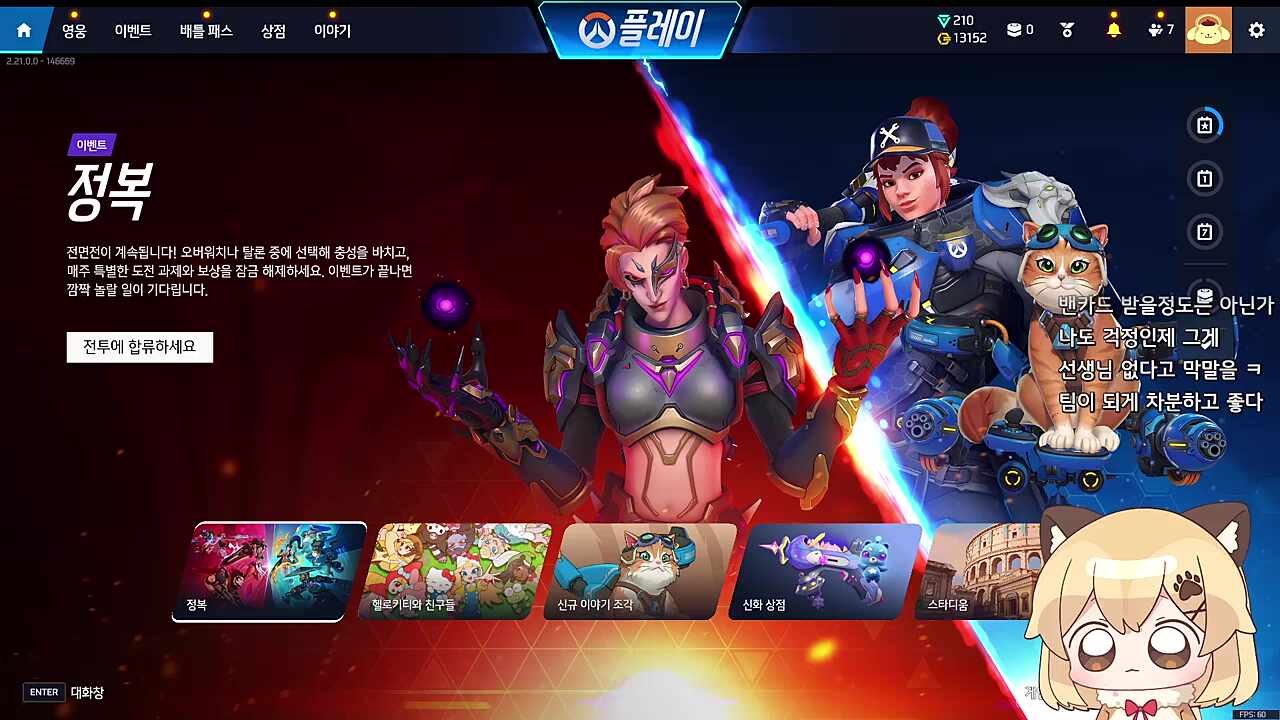Open the 상점 (Shop) menu
Viewport: 1280px width, 720px height.
[x=273, y=30]
